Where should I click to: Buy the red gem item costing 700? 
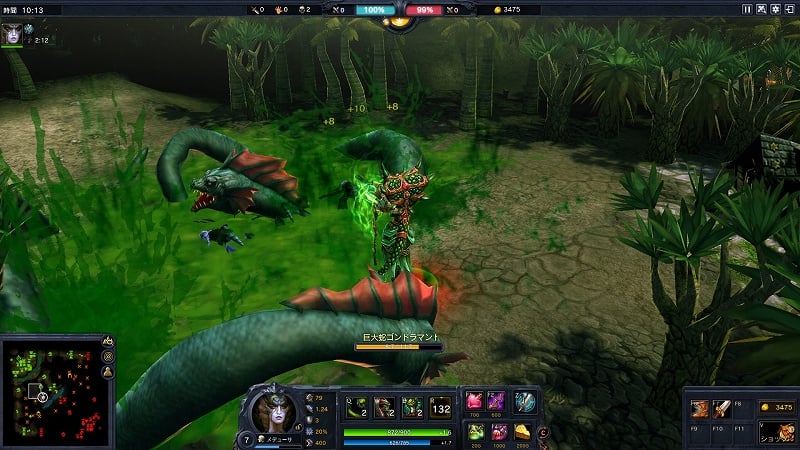point(474,402)
